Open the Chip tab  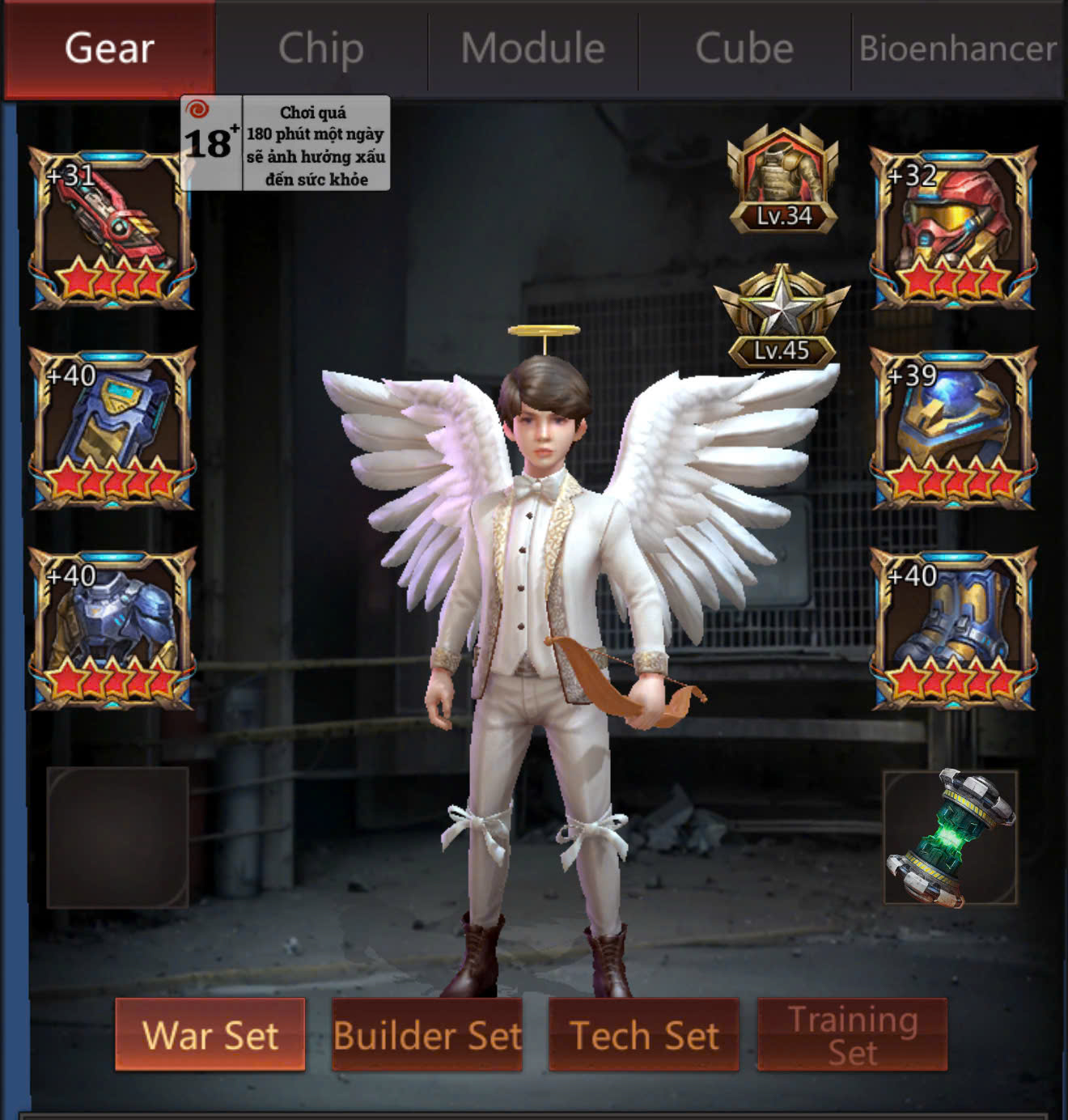point(321,49)
